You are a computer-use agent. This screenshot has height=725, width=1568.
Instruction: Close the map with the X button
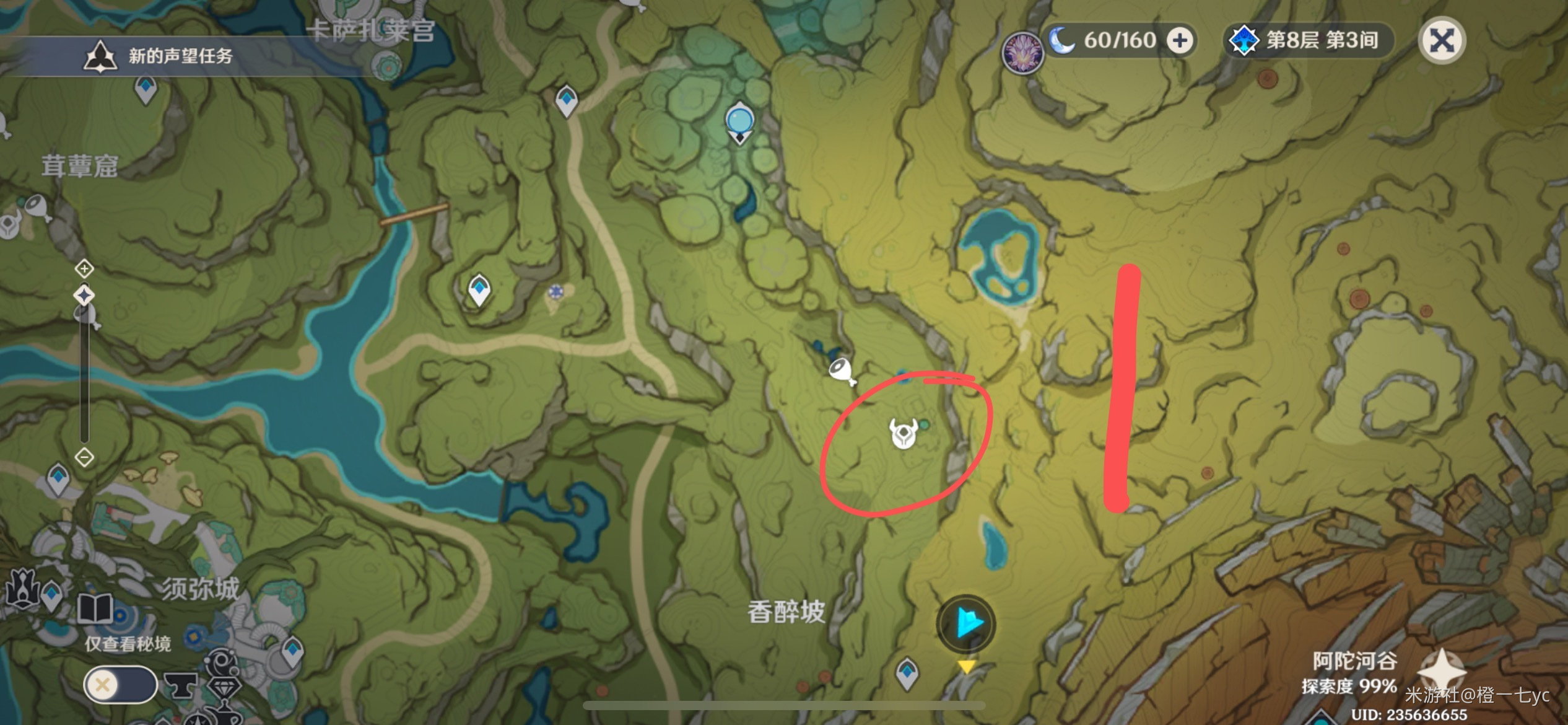tap(1442, 41)
